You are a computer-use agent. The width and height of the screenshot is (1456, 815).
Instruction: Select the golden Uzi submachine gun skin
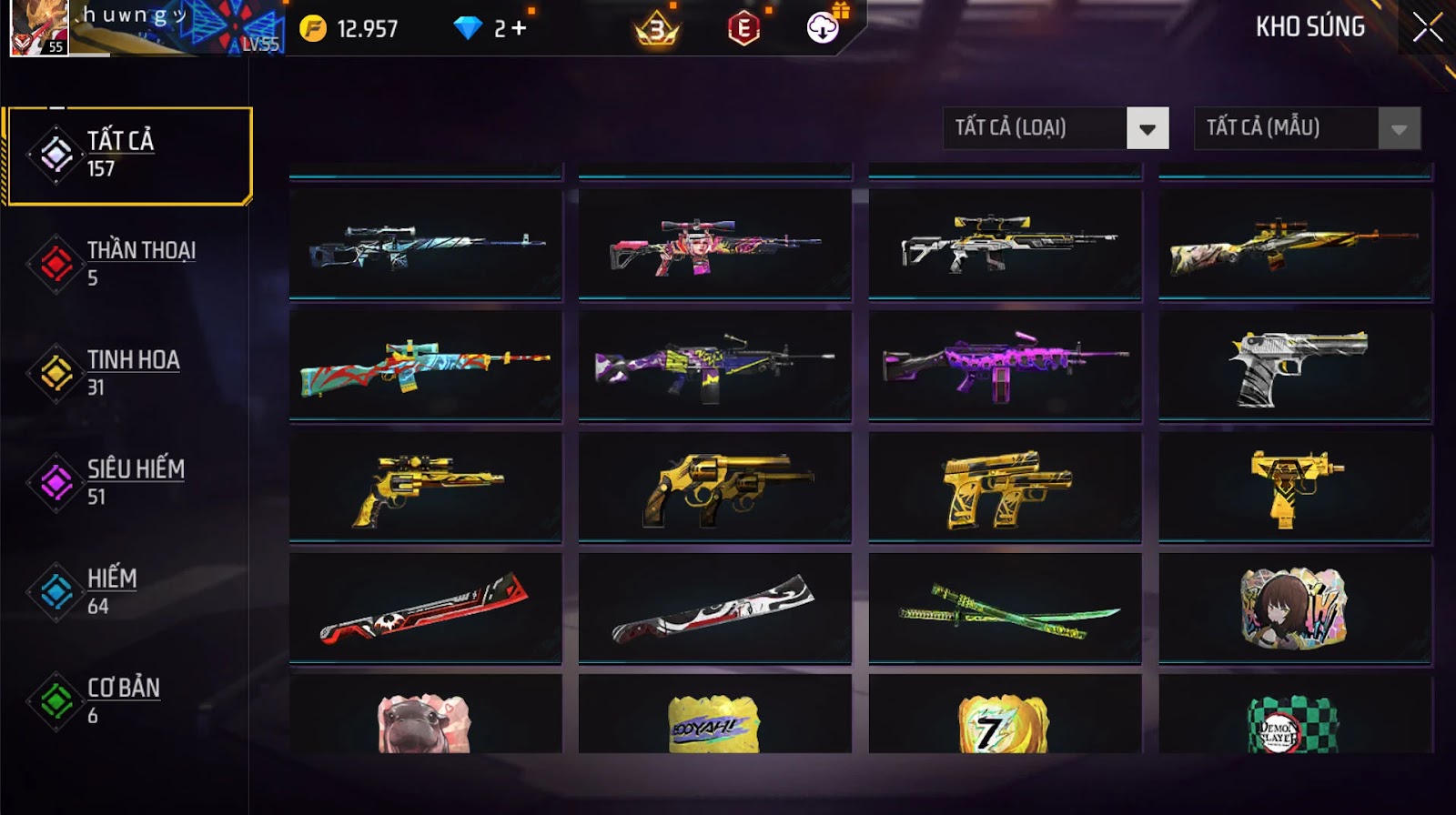1295,488
